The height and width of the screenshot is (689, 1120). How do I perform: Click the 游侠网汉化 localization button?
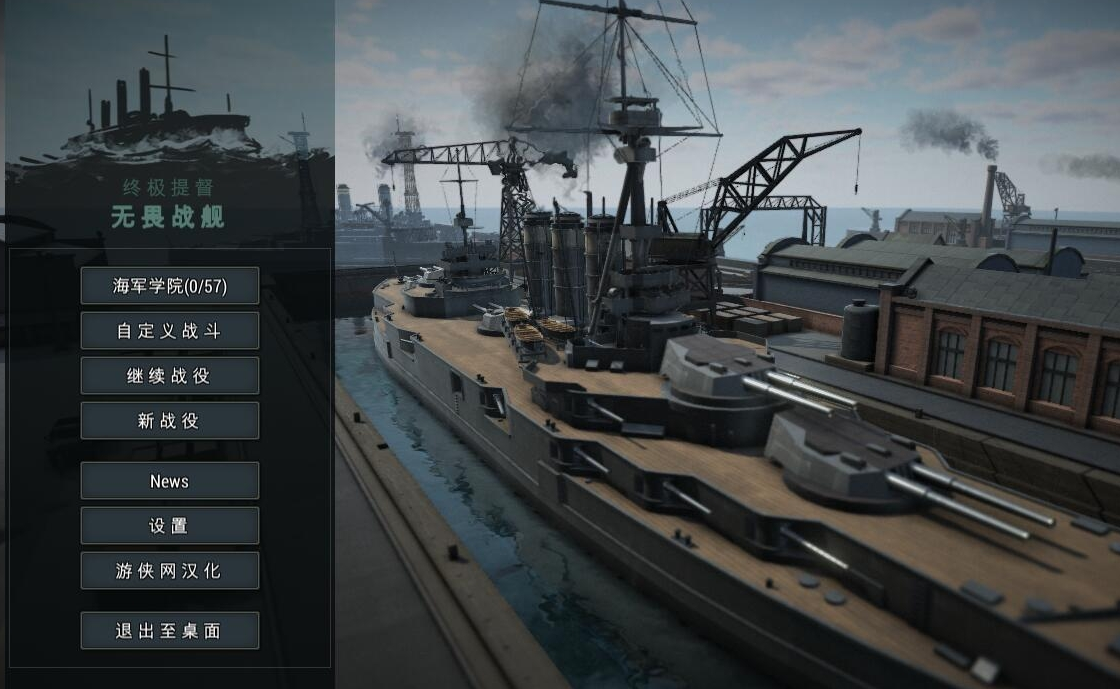pos(170,571)
